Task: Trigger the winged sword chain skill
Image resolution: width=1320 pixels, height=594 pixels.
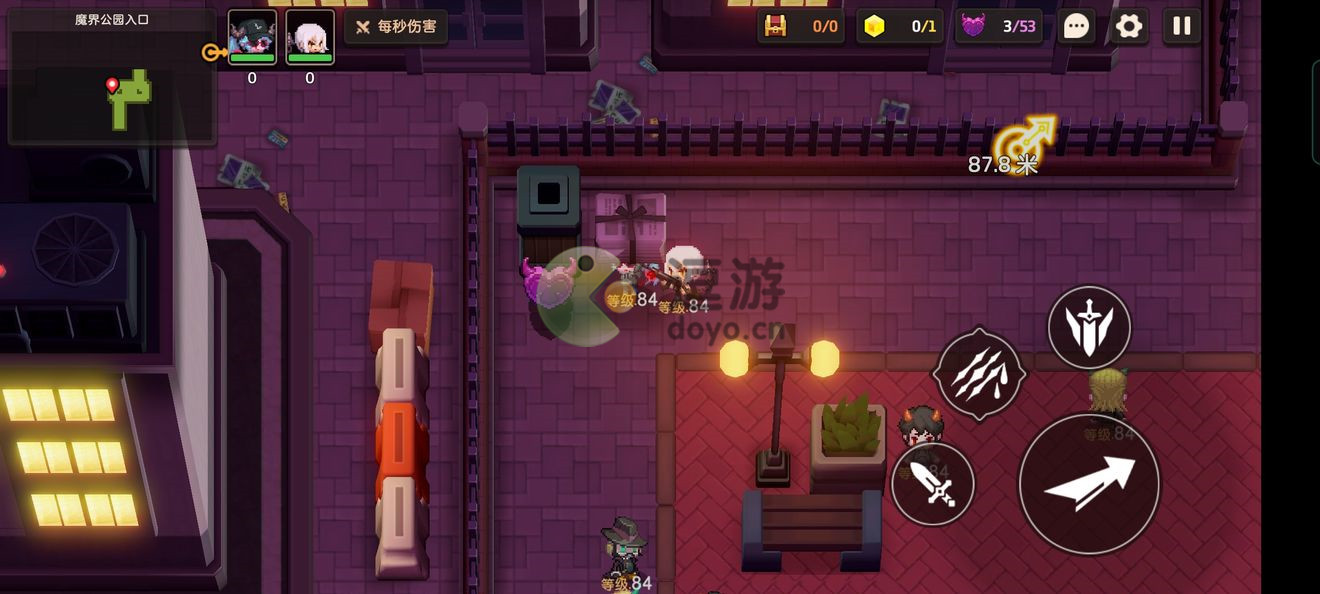Action: tap(1089, 327)
